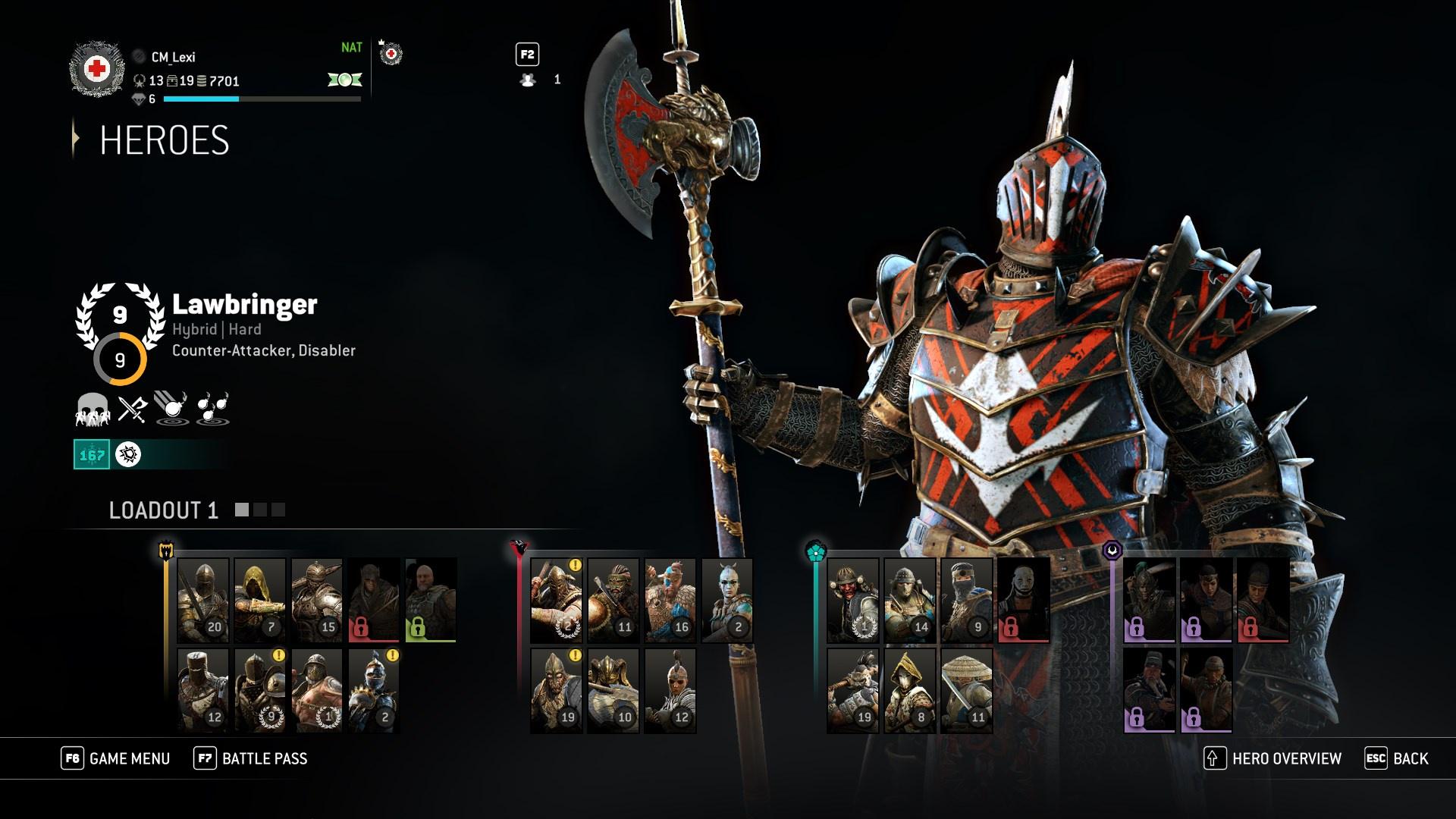
Task: Click the skull feat icon under Lawbringer
Action: point(92,409)
